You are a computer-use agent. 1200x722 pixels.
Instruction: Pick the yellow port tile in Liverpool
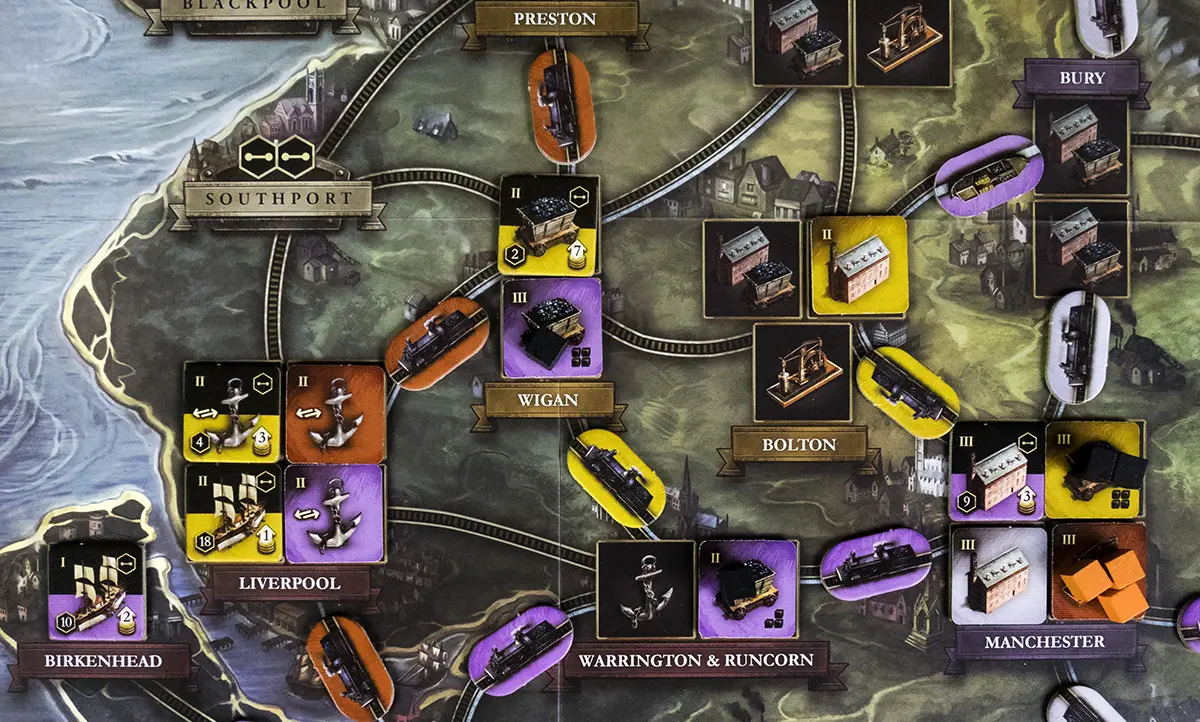(x=232, y=411)
